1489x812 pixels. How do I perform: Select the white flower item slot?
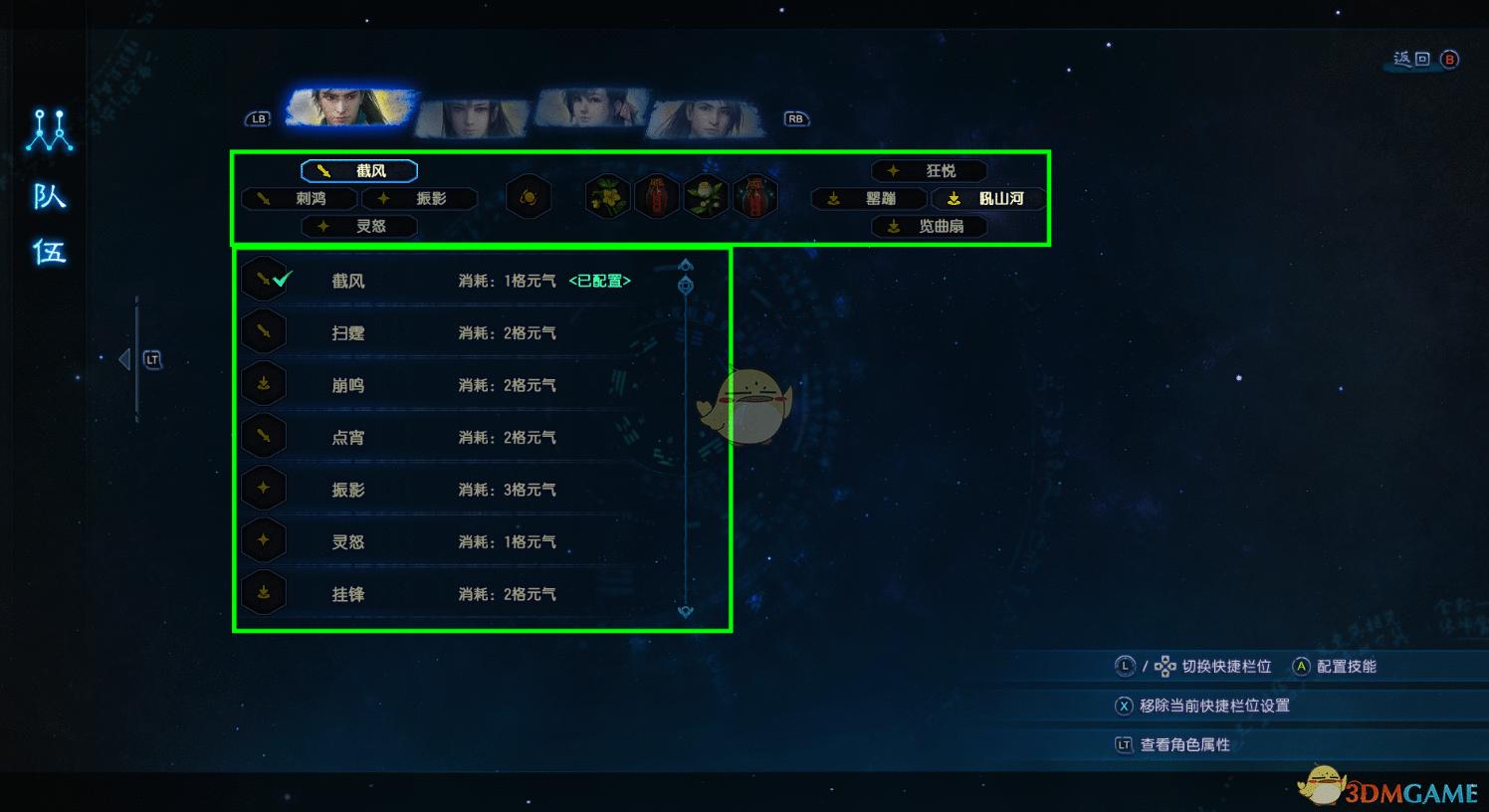706,196
